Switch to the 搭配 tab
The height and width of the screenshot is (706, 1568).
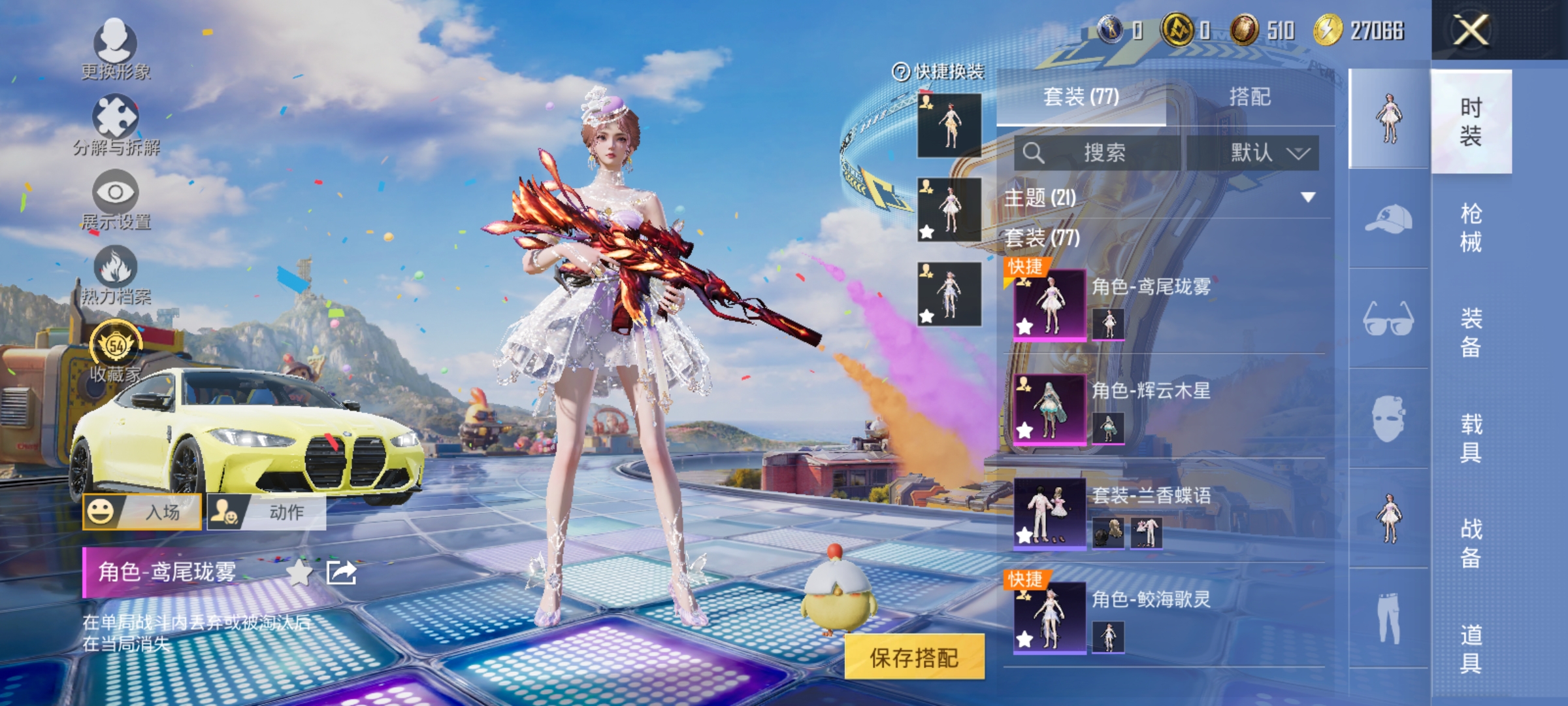click(x=1249, y=97)
